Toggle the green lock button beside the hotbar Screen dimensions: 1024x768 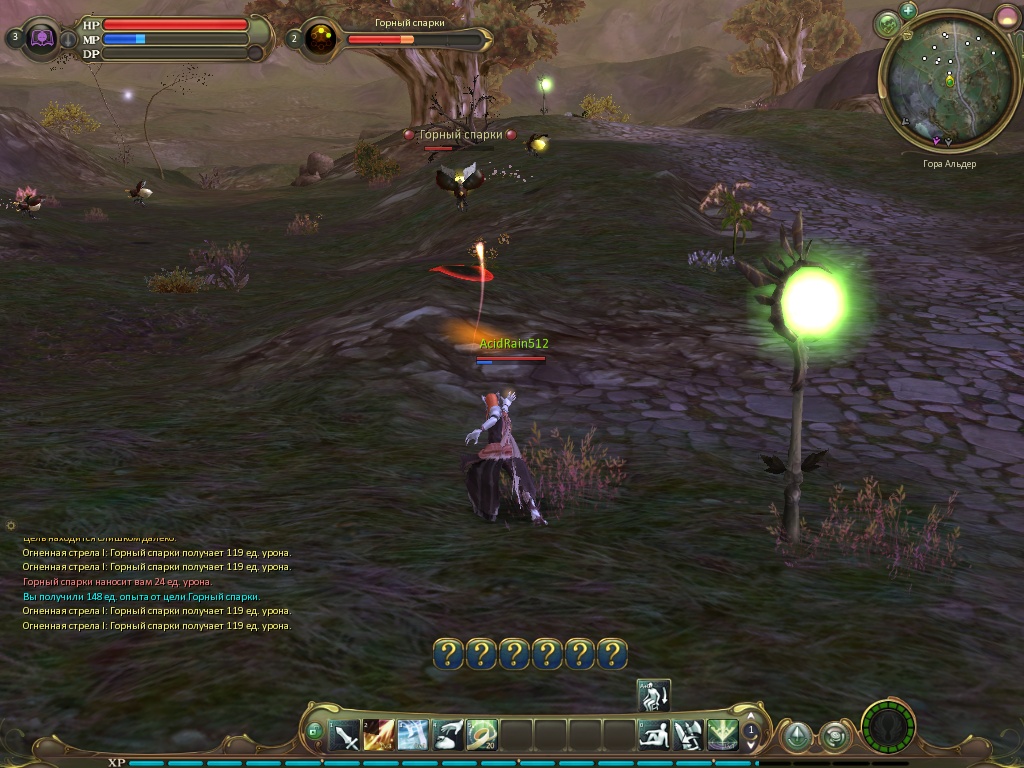pyautogui.click(x=315, y=731)
